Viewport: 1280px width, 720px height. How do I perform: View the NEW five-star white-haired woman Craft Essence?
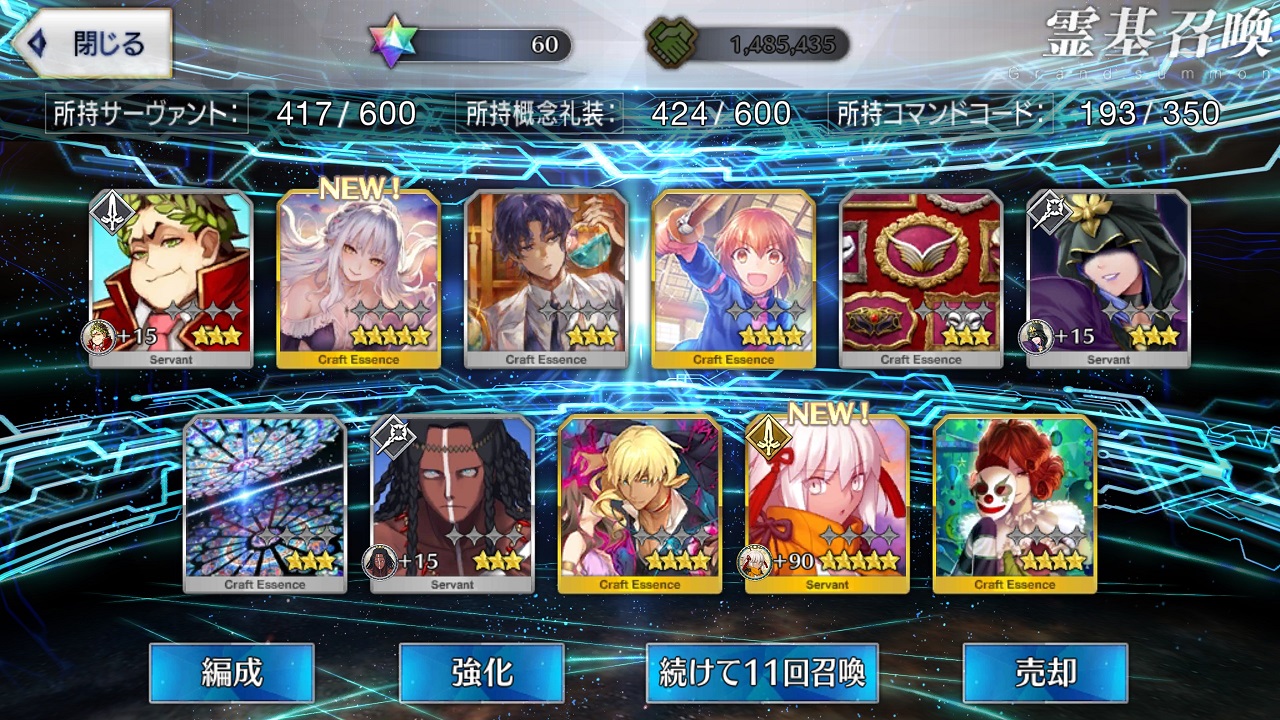pos(358,278)
